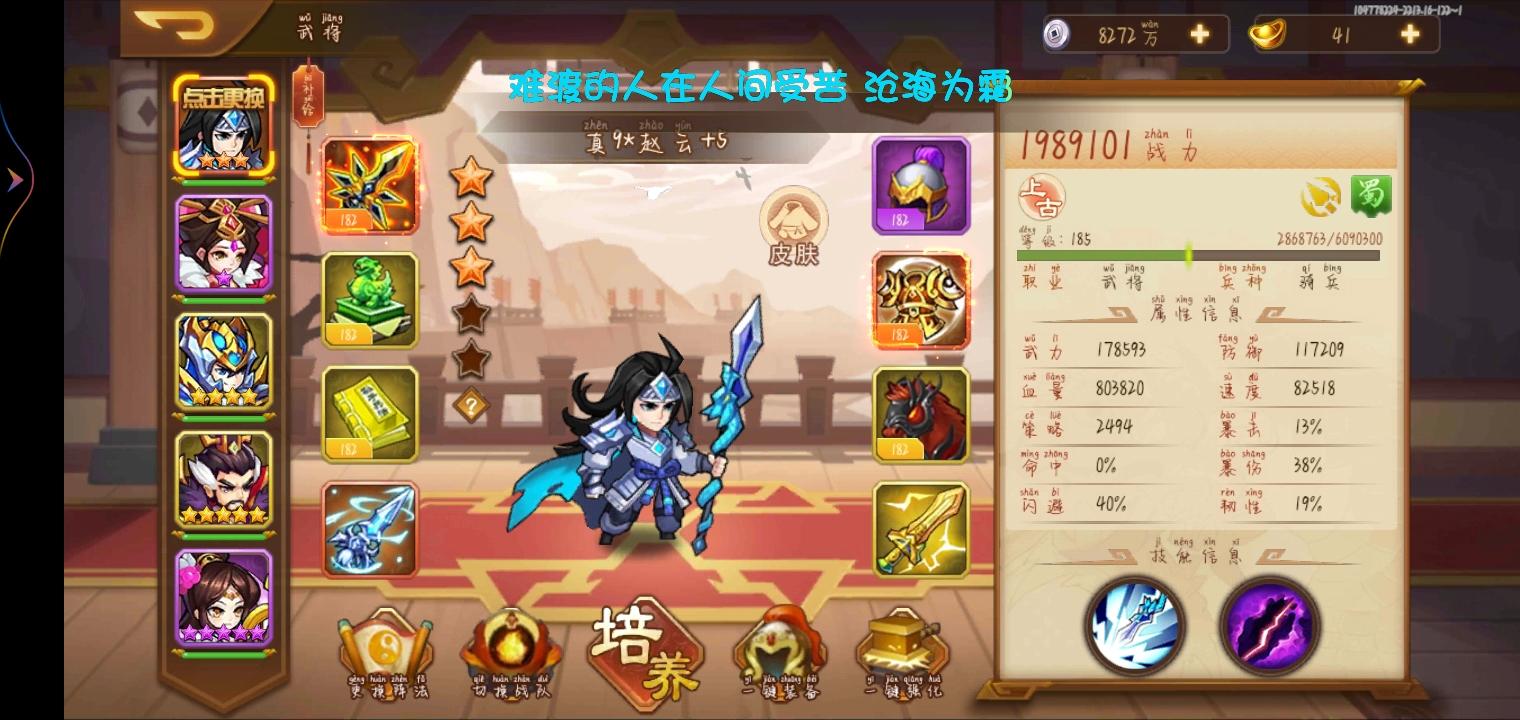The height and width of the screenshot is (720, 1520).
Task: Click the skill book treasure slot
Action: tap(370, 413)
